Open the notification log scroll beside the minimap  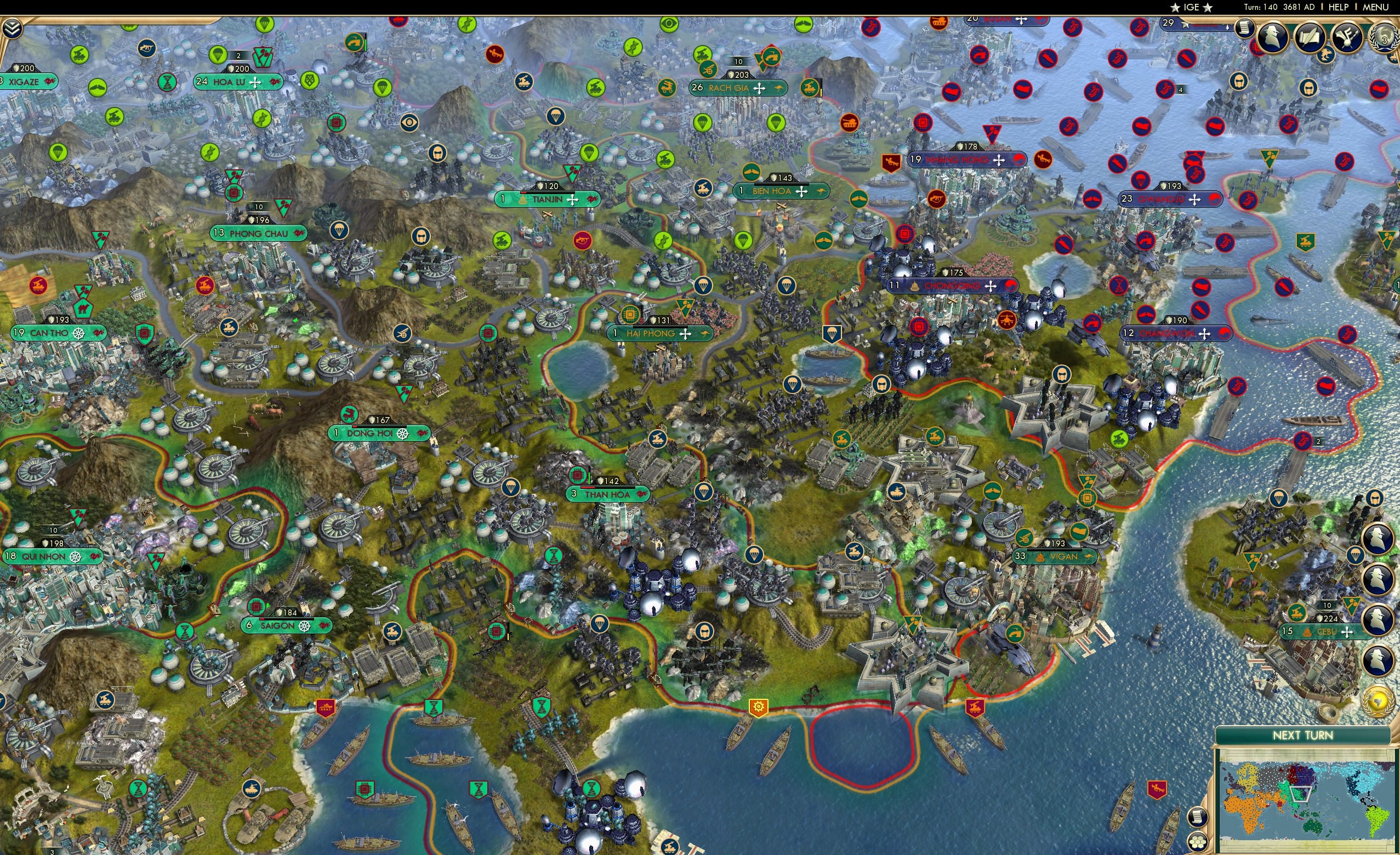(x=1198, y=819)
